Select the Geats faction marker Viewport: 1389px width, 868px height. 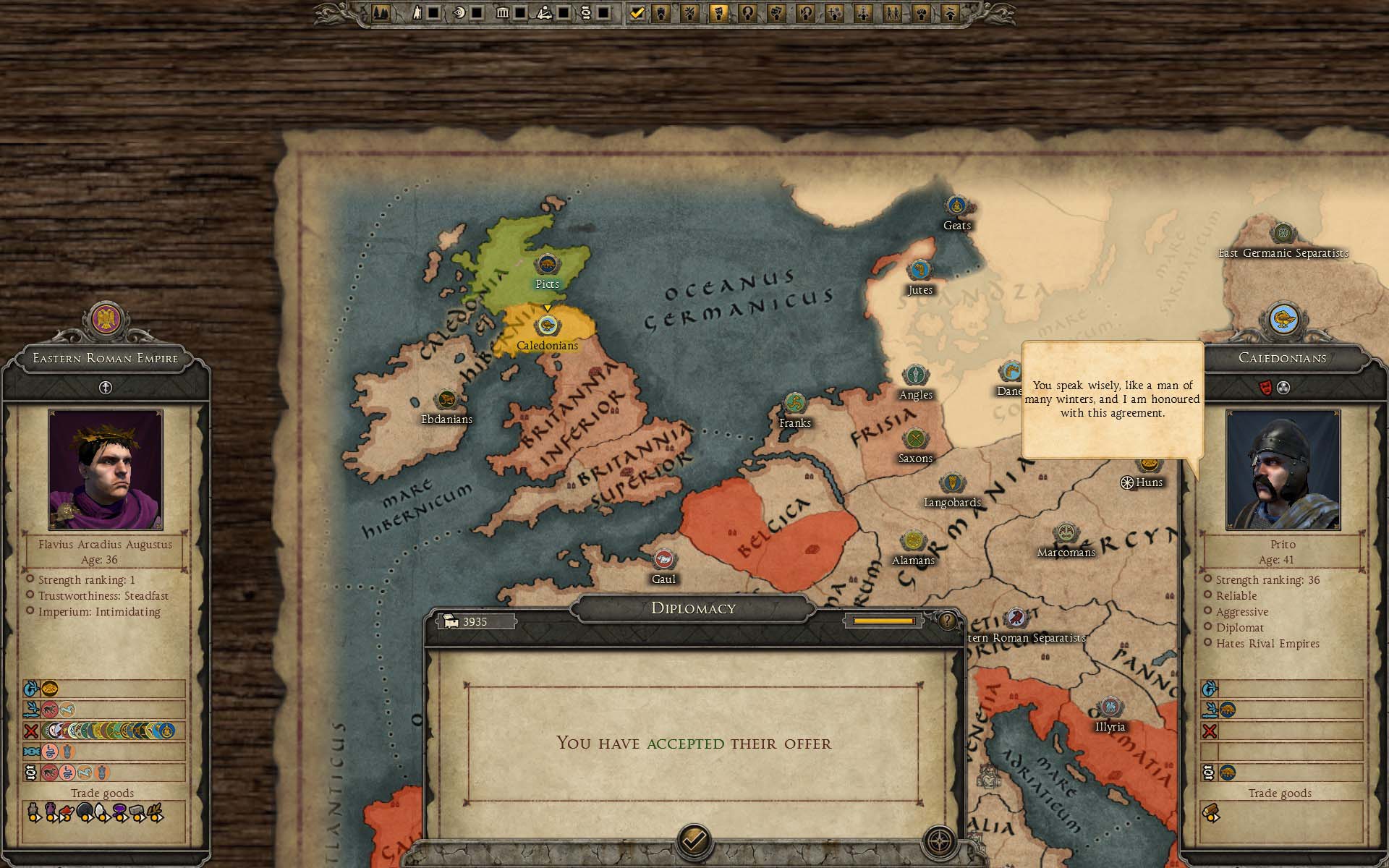click(956, 206)
